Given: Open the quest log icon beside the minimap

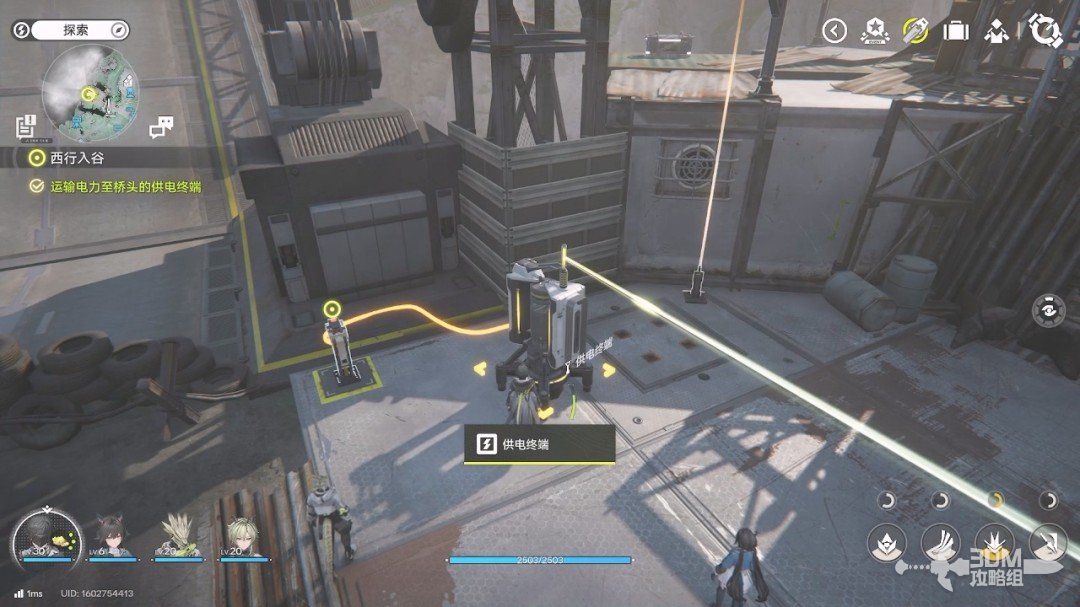Looking at the screenshot, I should [26, 126].
